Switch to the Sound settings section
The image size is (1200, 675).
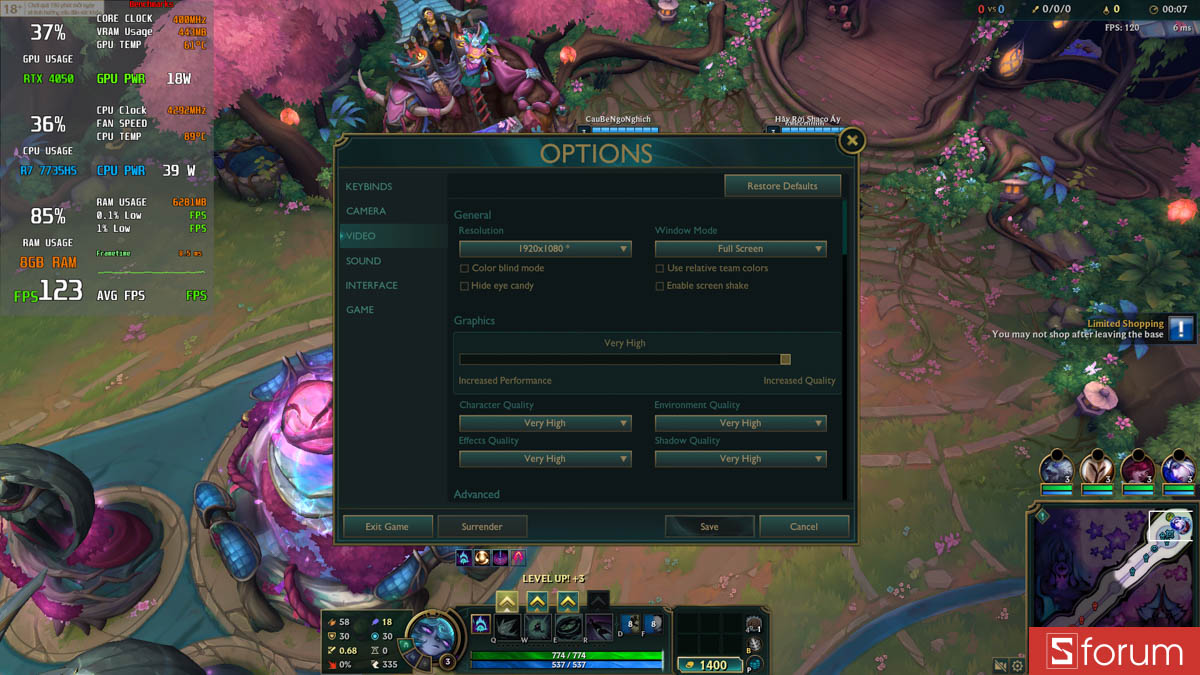coord(364,261)
